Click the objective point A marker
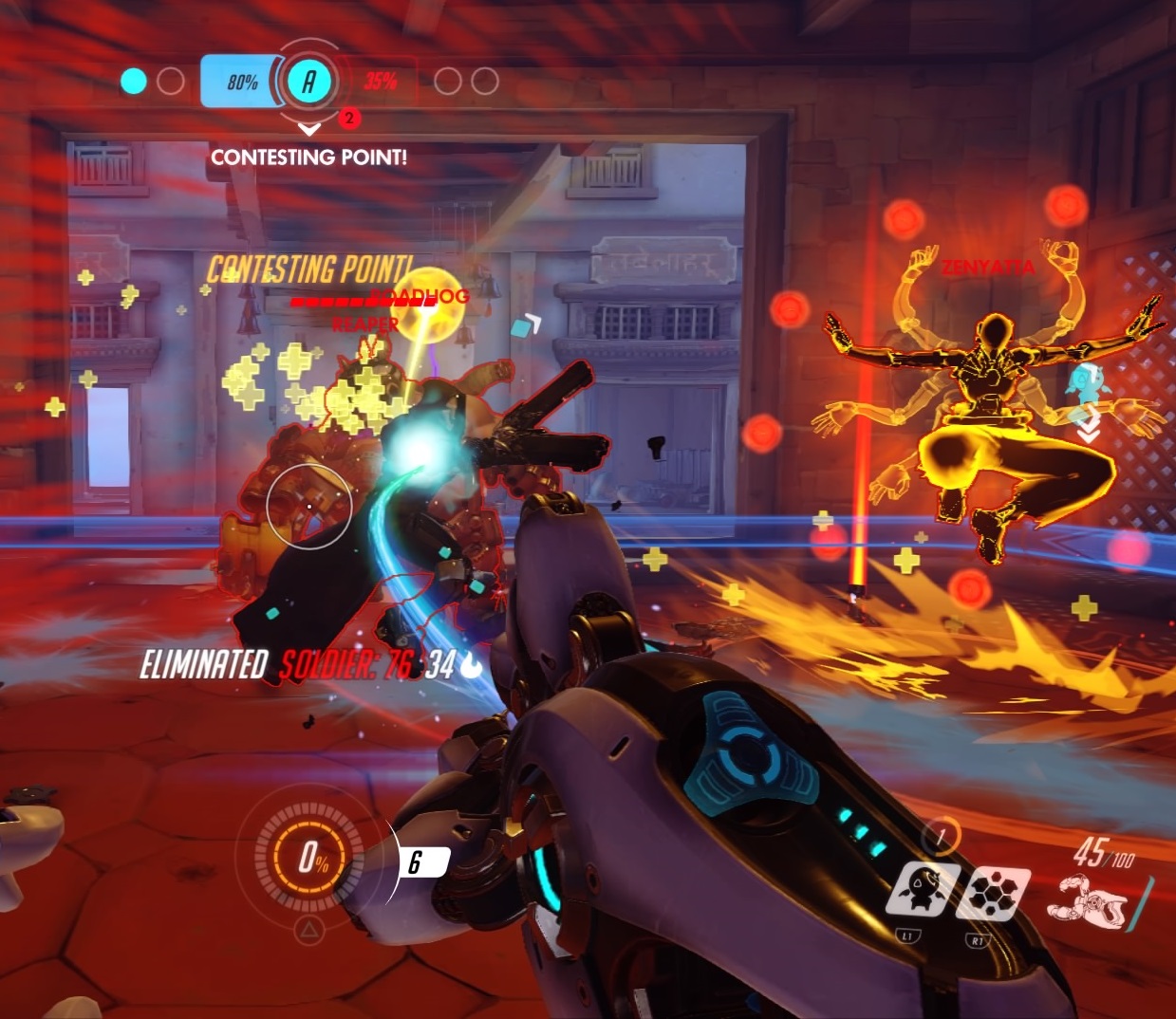This screenshot has width=1176, height=1019. [308, 83]
